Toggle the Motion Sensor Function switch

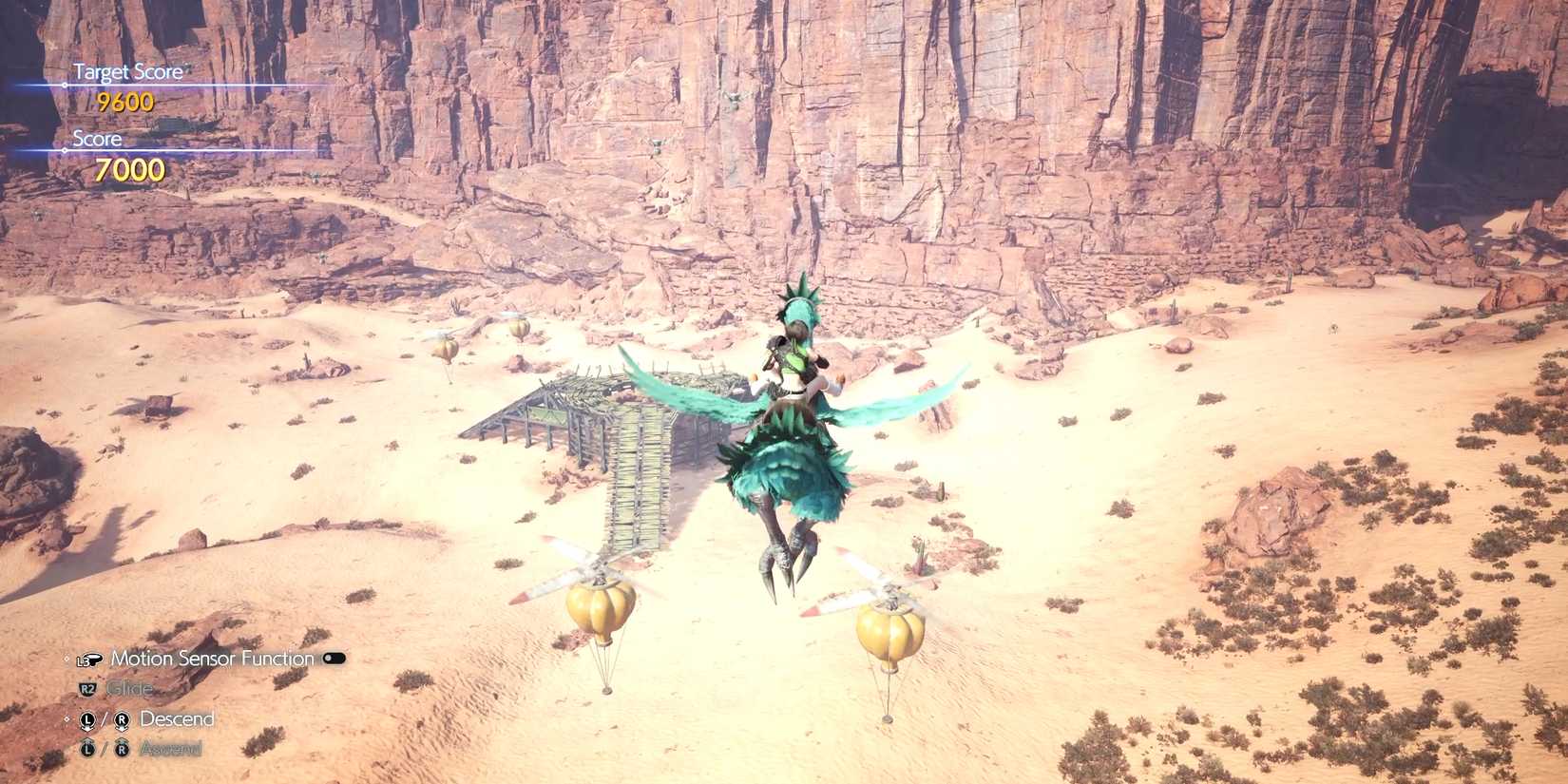pyautogui.click(x=335, y=658)
